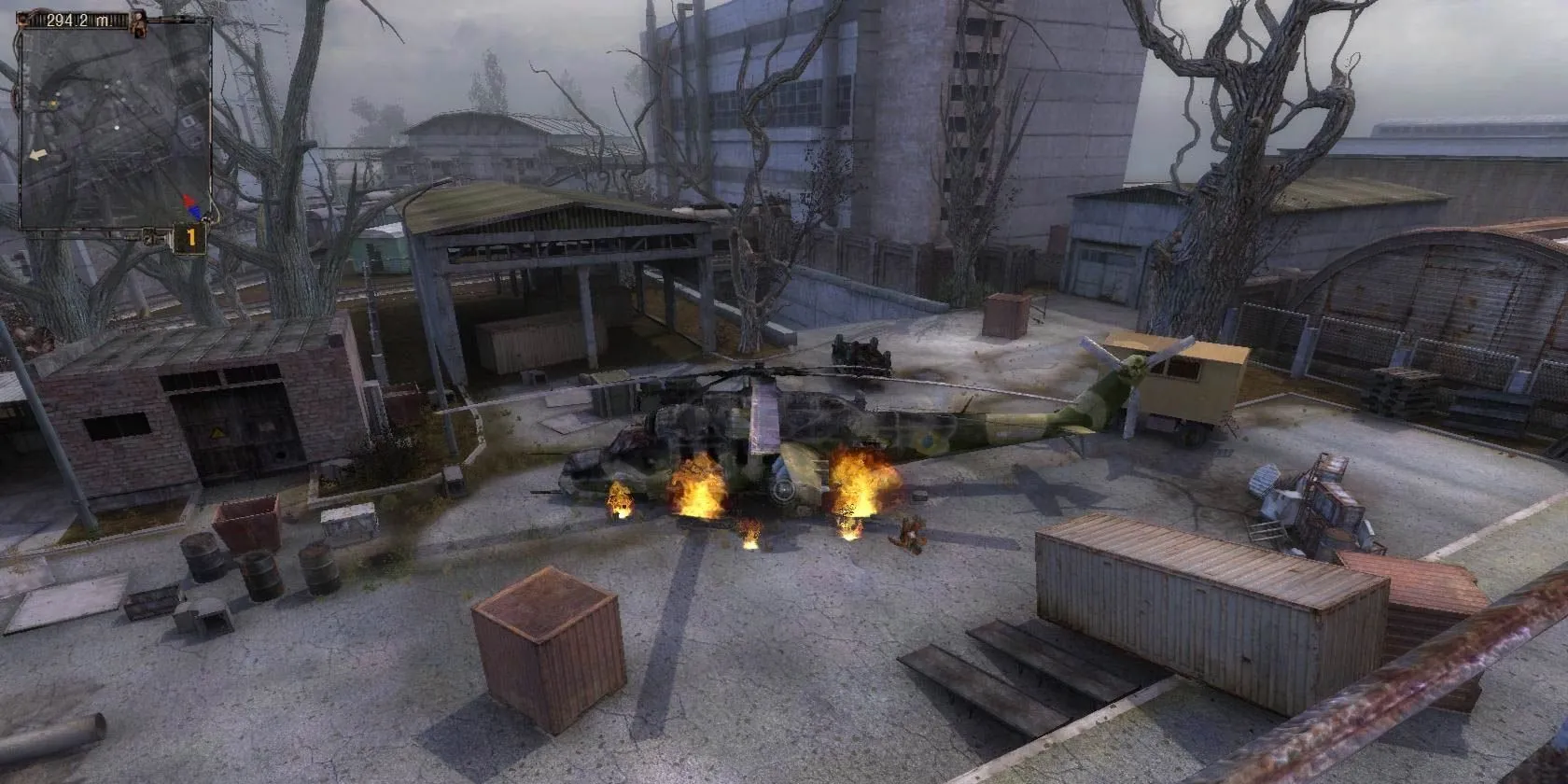Click the 294.2 m distance readout
The height and width of the screenshot is (784, 1568).
77,18
